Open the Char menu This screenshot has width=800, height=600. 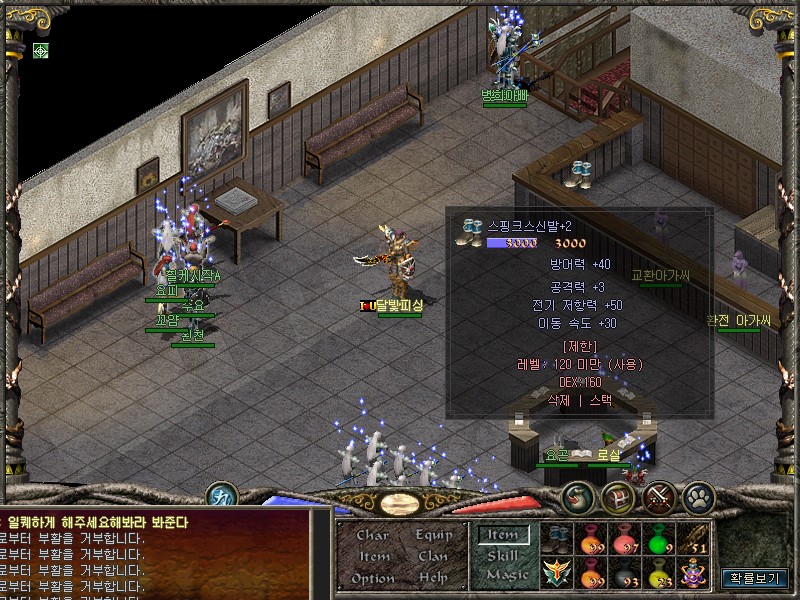(373, 535)
